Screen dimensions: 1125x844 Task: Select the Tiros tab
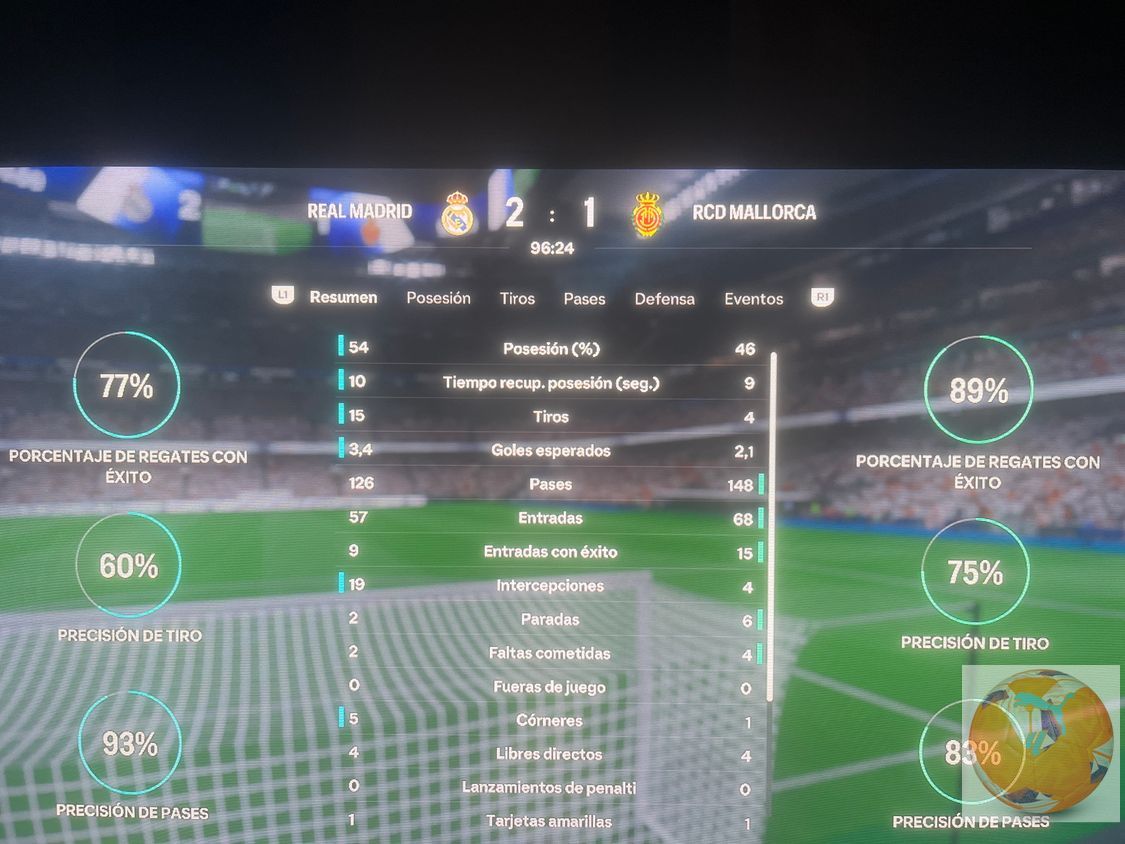pos(517,299)
